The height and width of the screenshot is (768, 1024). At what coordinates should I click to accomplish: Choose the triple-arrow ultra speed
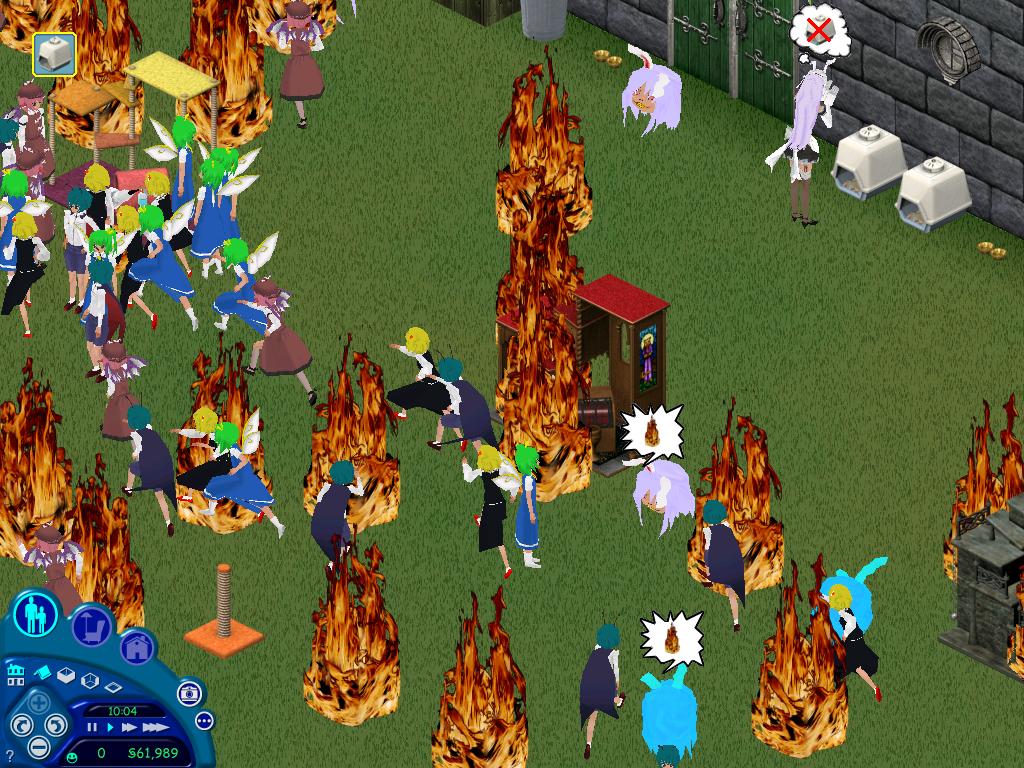click(x=155, y=728)
